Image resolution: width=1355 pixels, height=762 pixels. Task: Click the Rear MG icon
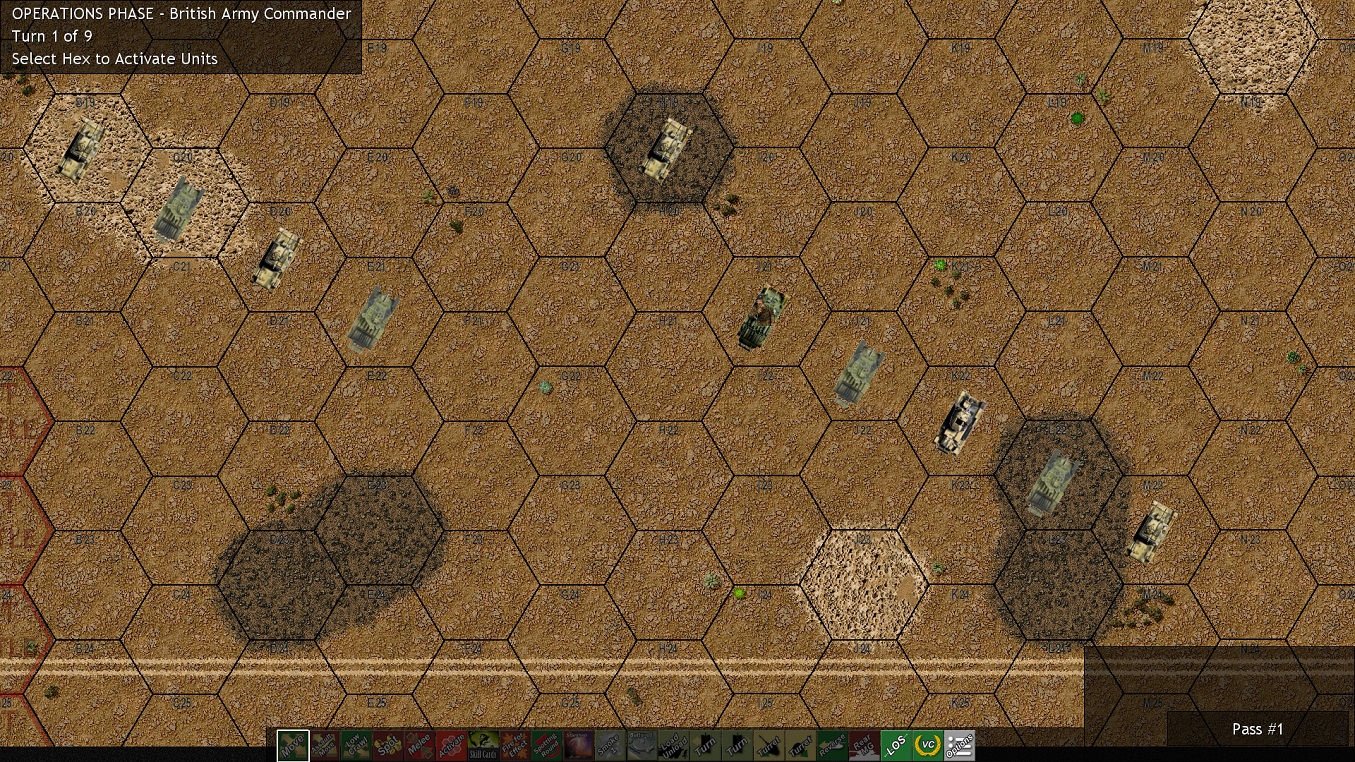[863, 746]
